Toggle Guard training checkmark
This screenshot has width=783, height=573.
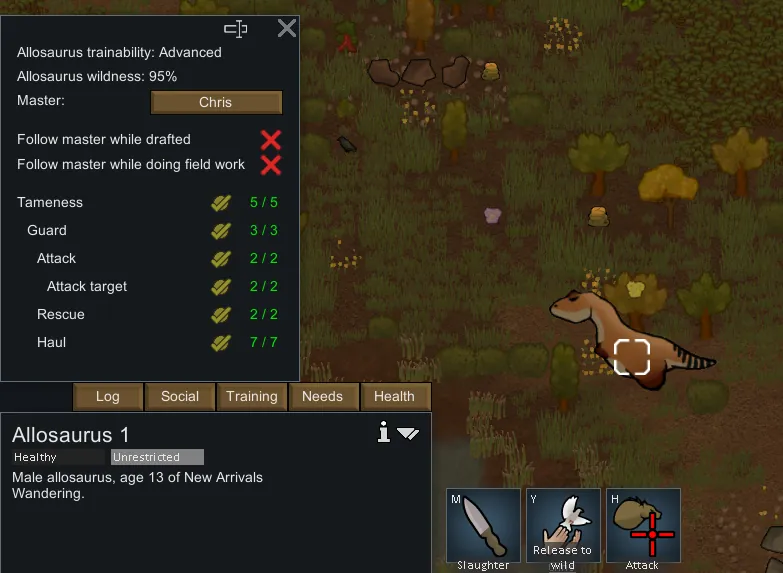coord(221,231)
